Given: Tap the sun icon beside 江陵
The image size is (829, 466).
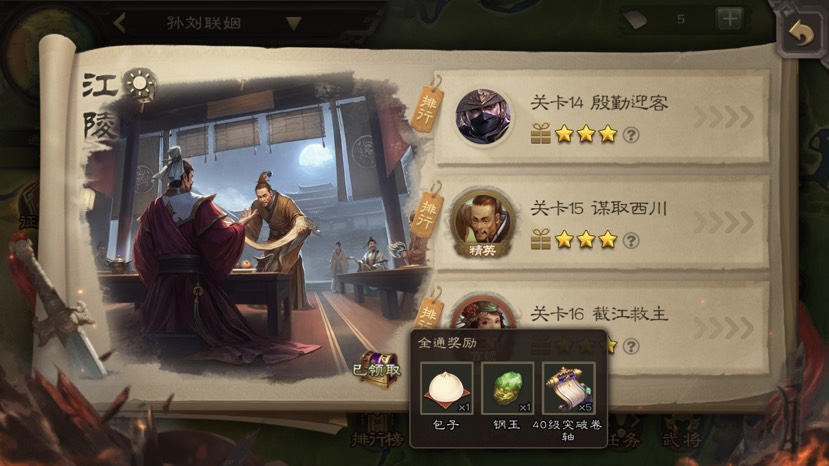Looking at the screenshot, I should coord(140,83).
